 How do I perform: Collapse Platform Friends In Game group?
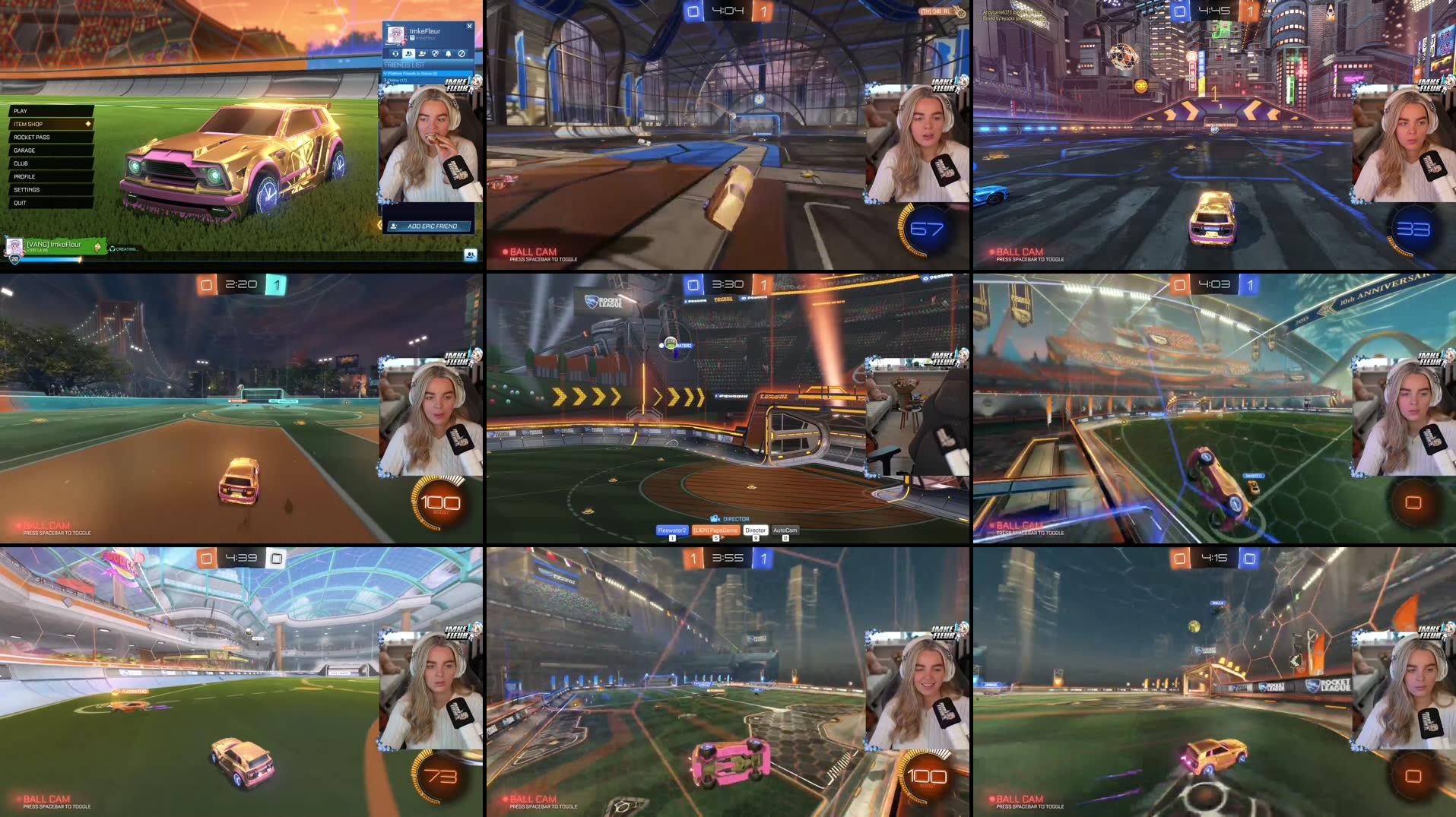point(411,73)
